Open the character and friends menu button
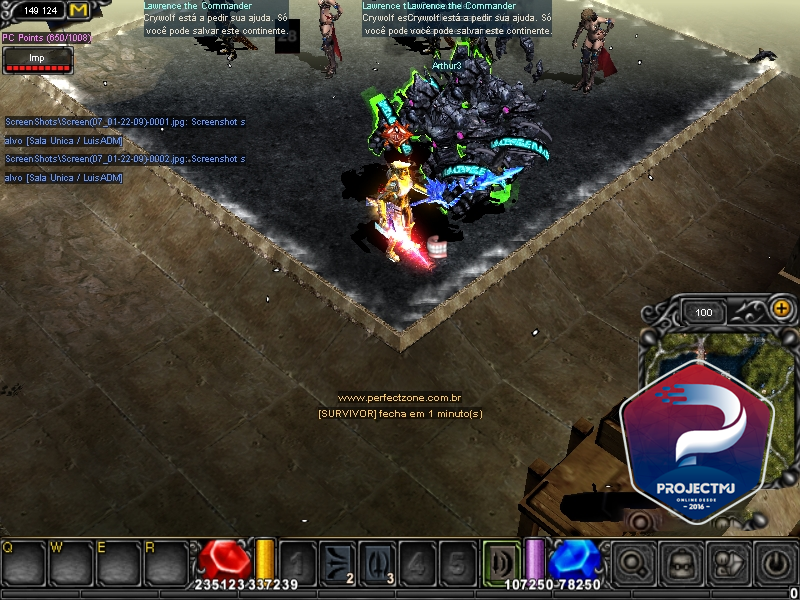 click(x=727, y=564)
